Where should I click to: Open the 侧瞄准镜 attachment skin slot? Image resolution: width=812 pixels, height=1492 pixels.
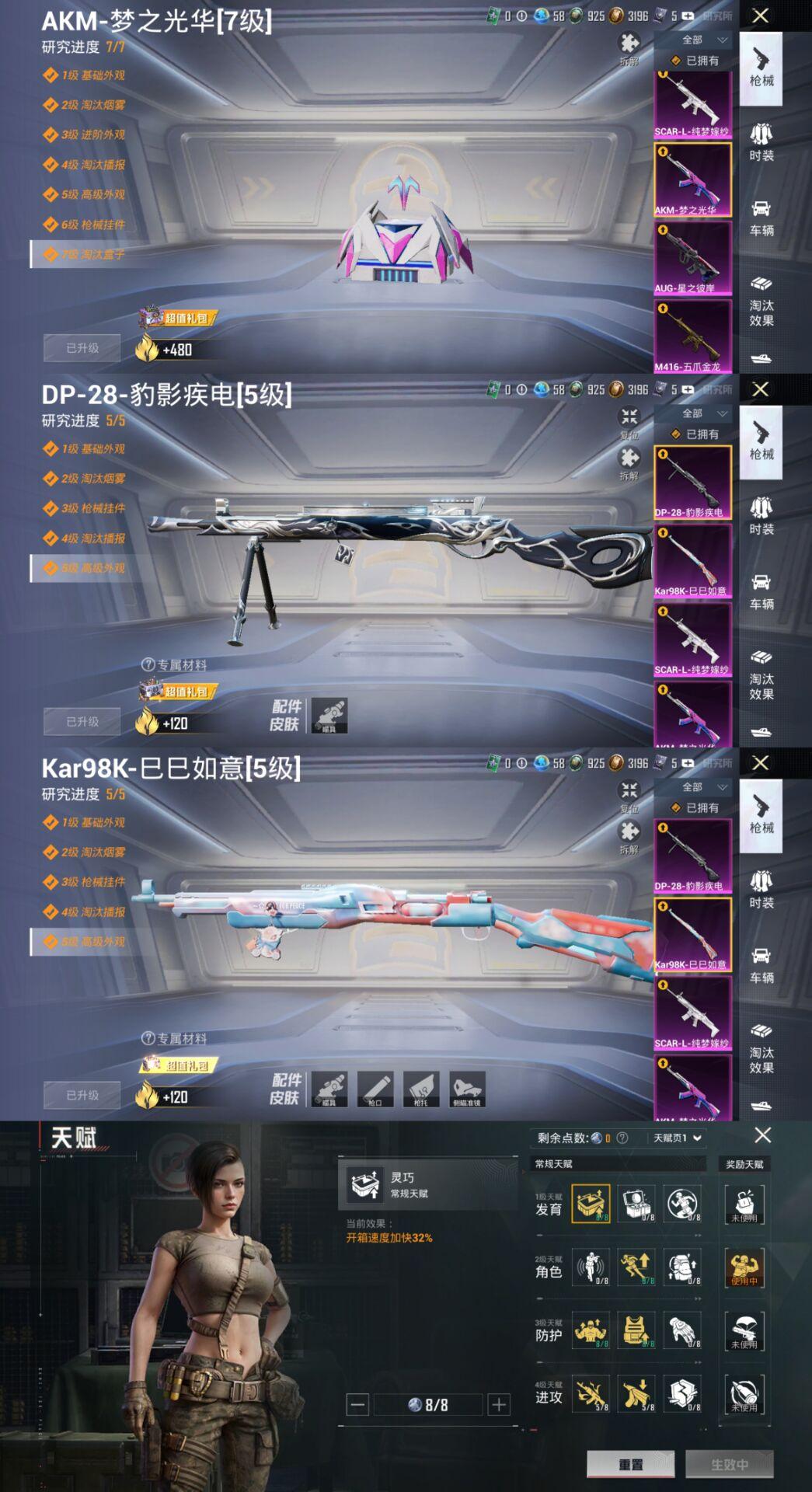467,1088
